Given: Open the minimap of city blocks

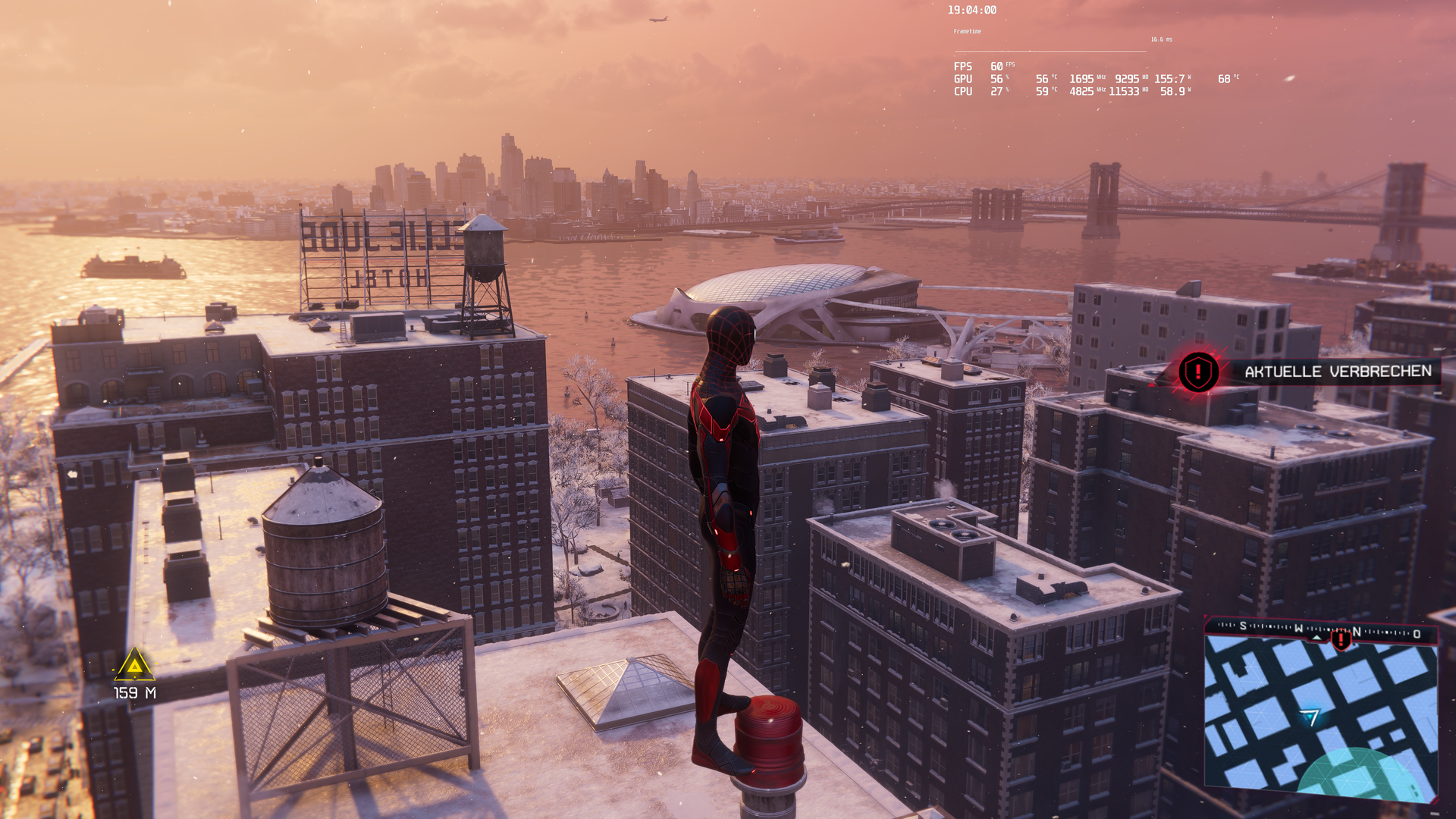Looking at the screenshot, I should 1320,717.
